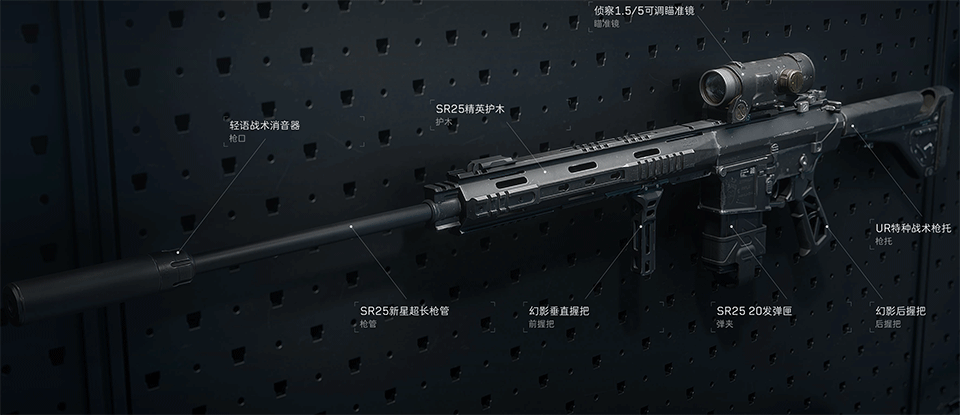
Task: Choose the 轻语战术消音器 muzzle label
Action: point(264,126)
